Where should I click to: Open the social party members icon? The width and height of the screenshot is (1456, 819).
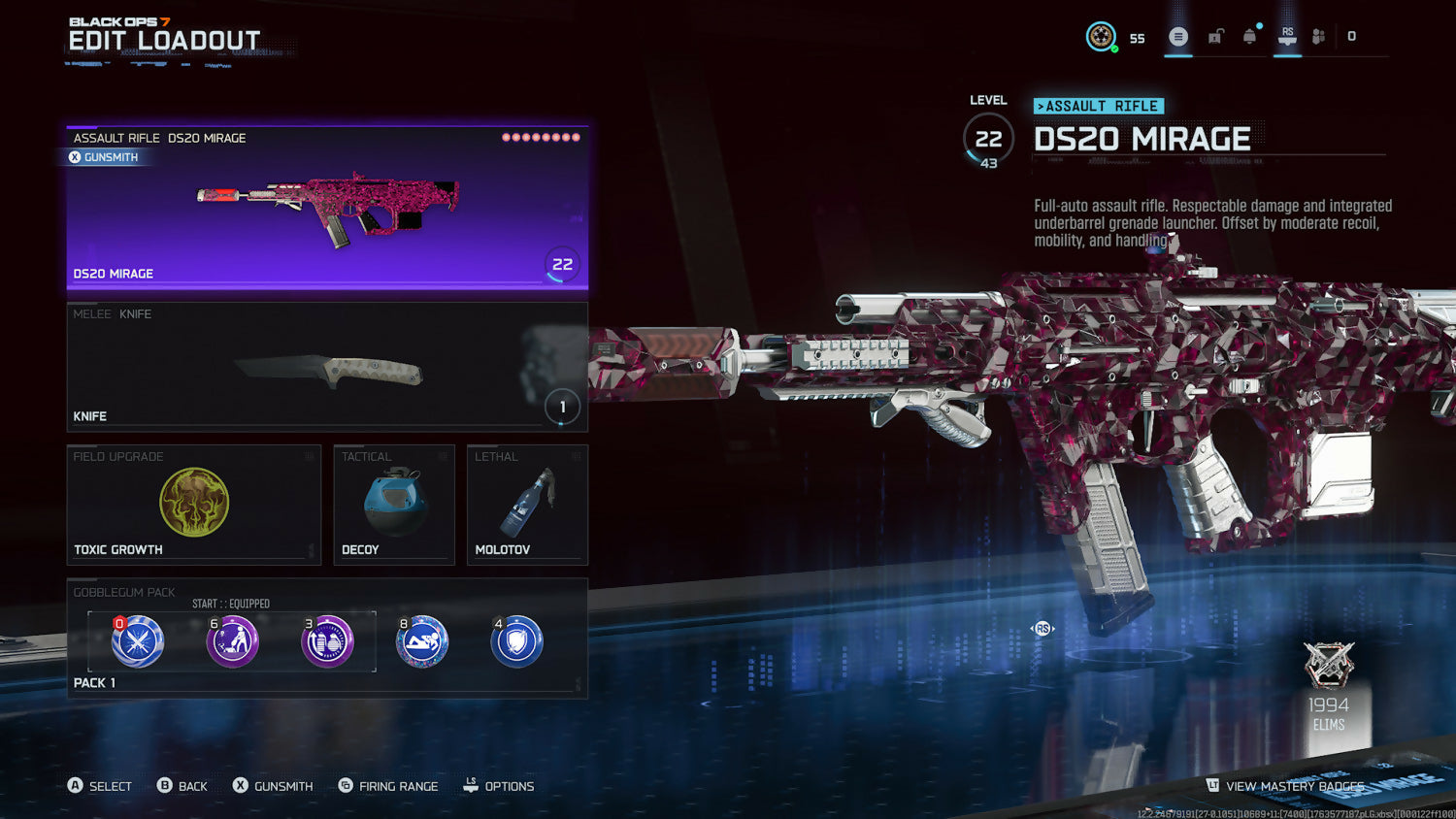1318,37
